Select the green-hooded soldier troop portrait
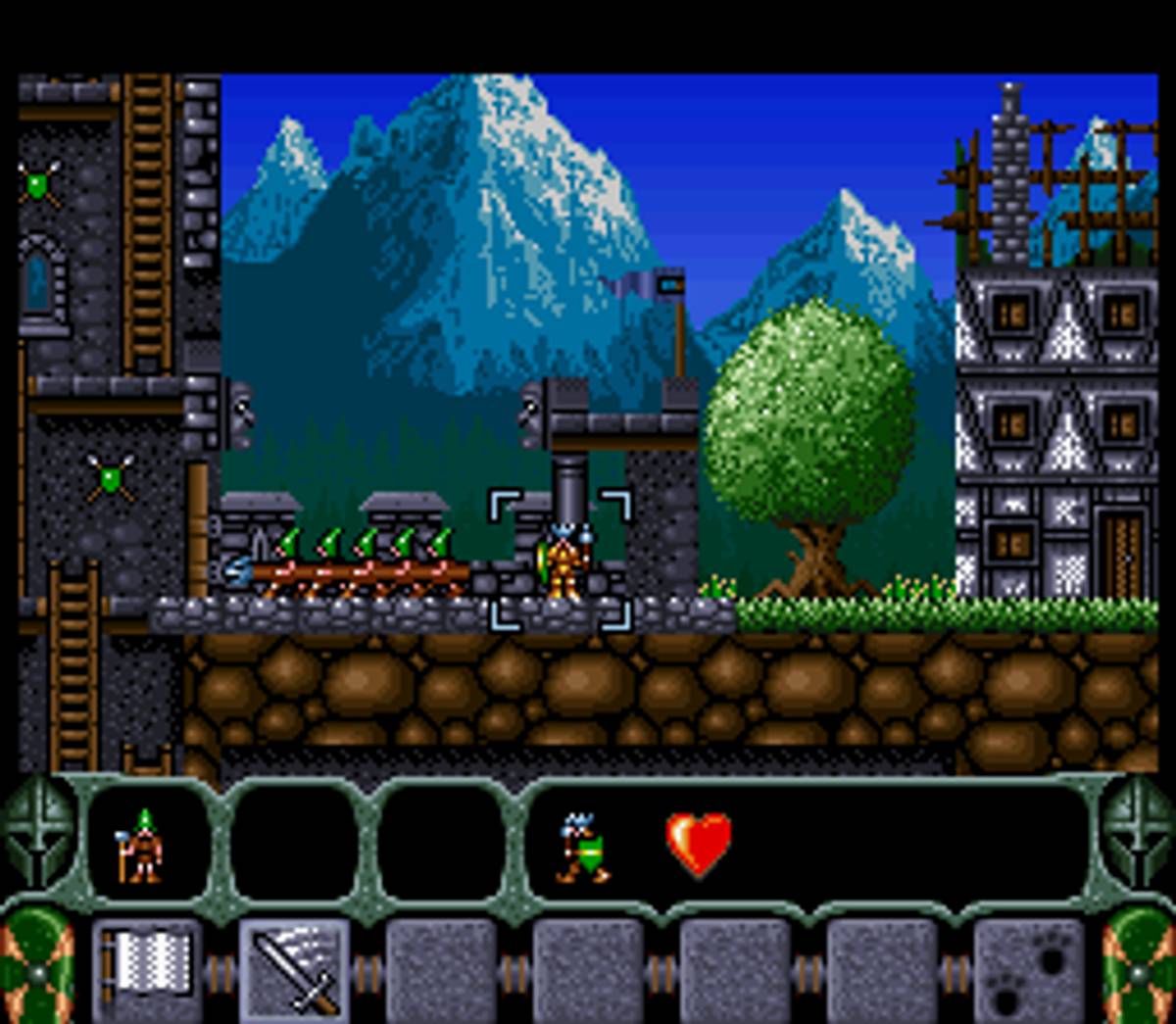Image resolution: width=1176 pixels, height=1024 pixels. coord(142,845)
